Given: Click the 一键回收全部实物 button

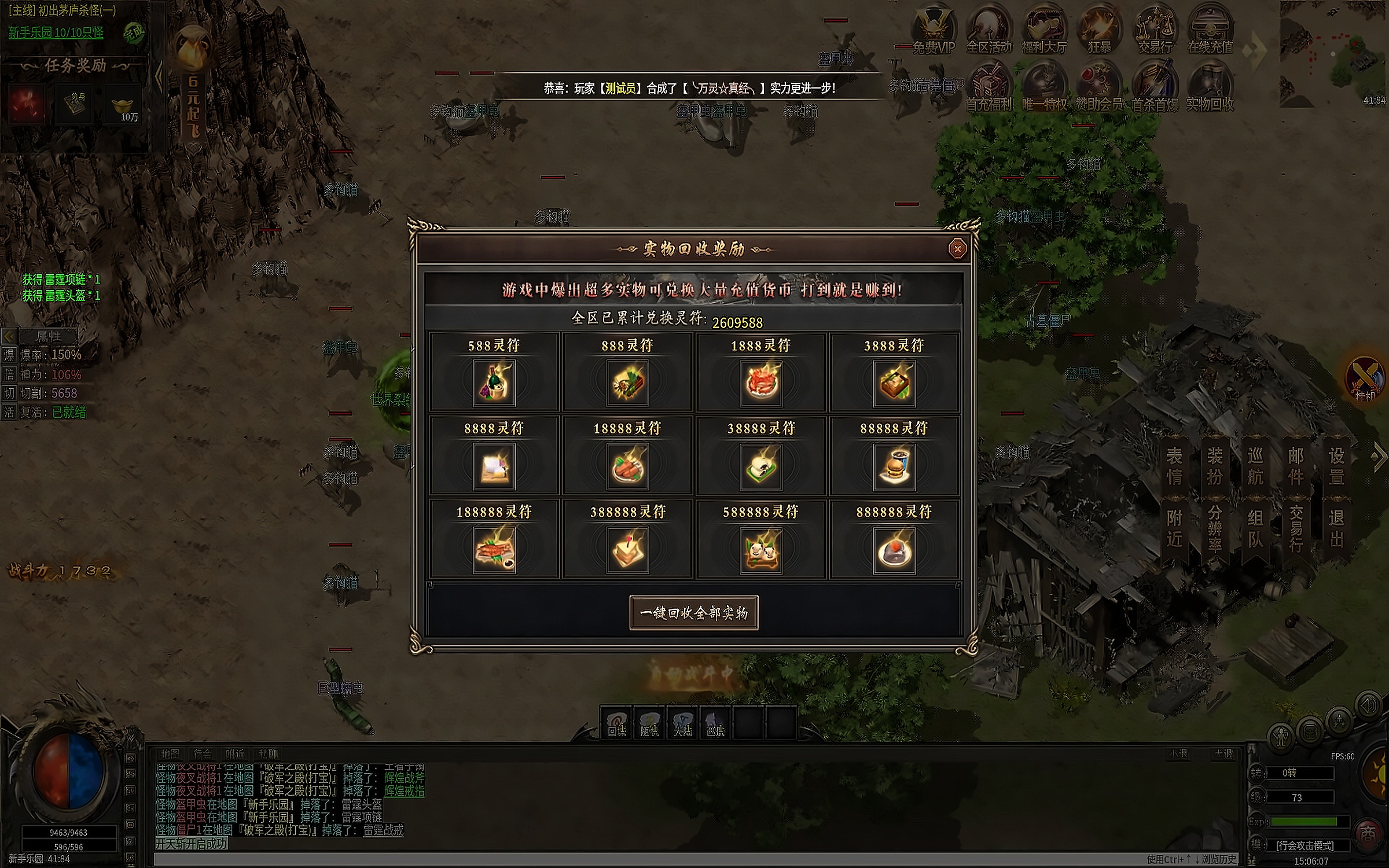Looking at the screenshot, I should (694, 613).
